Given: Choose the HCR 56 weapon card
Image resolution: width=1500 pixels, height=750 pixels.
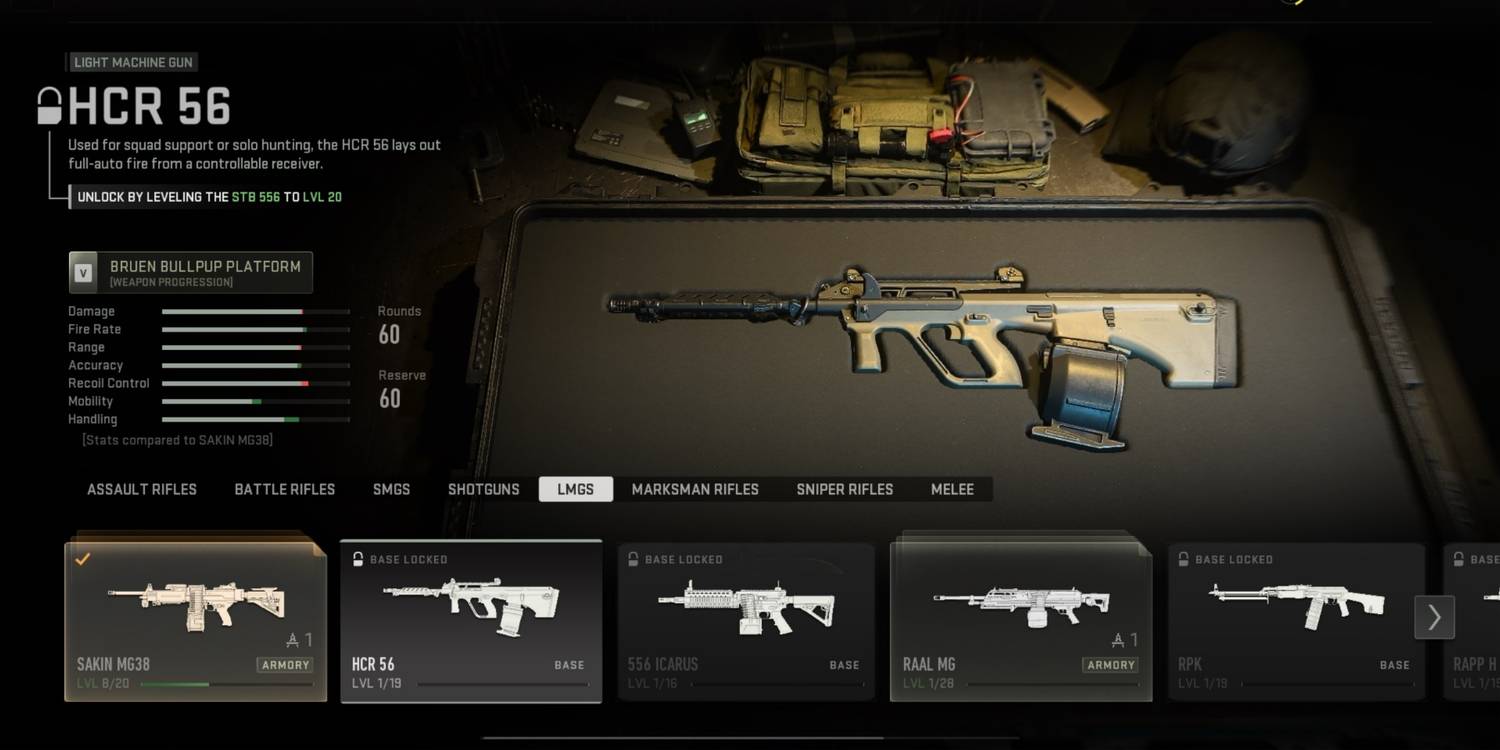Looking at the screenshot, I should (471, 621).
